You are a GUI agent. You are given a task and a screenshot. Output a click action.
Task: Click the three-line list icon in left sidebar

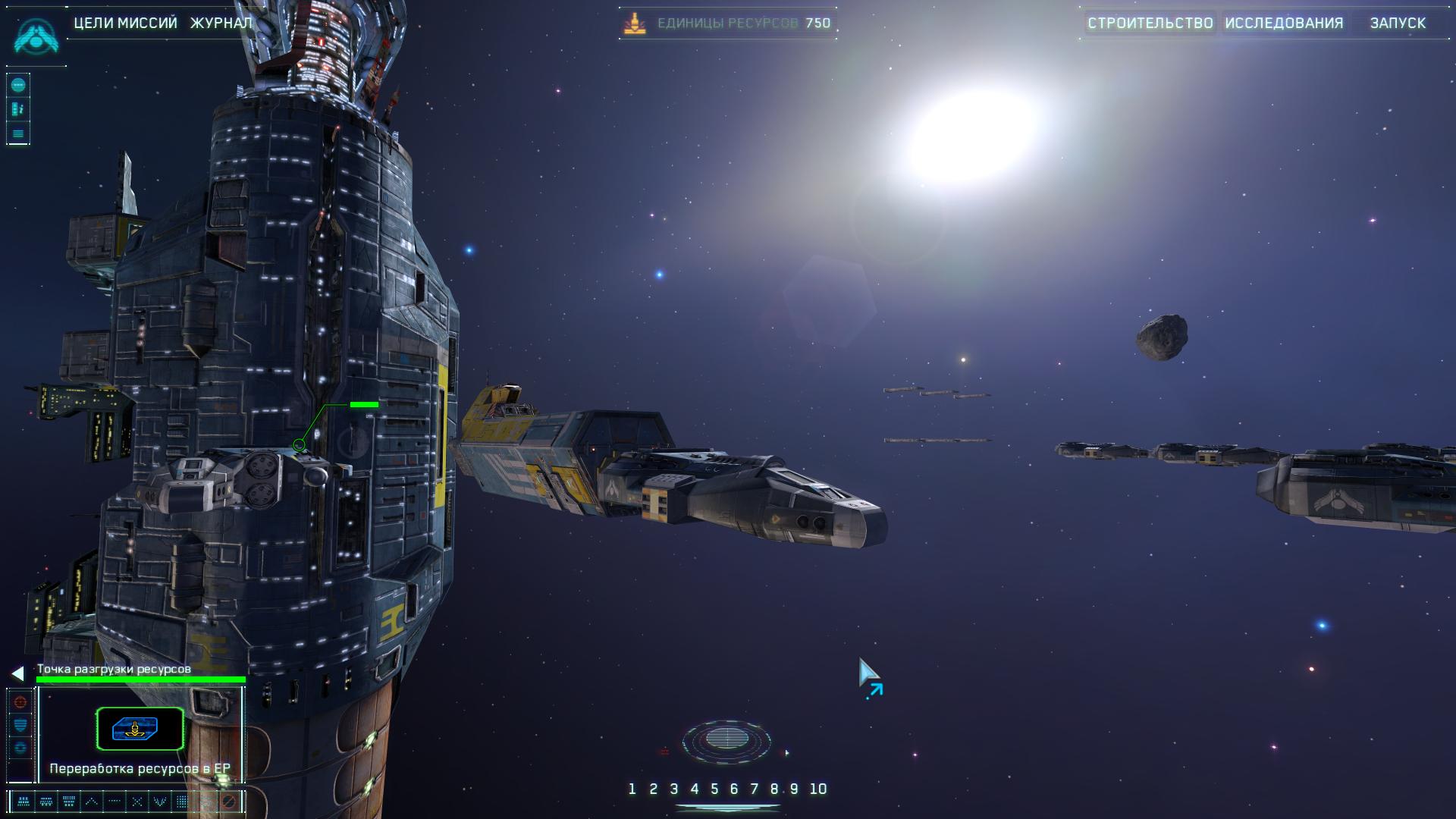(x=19, y=134)
